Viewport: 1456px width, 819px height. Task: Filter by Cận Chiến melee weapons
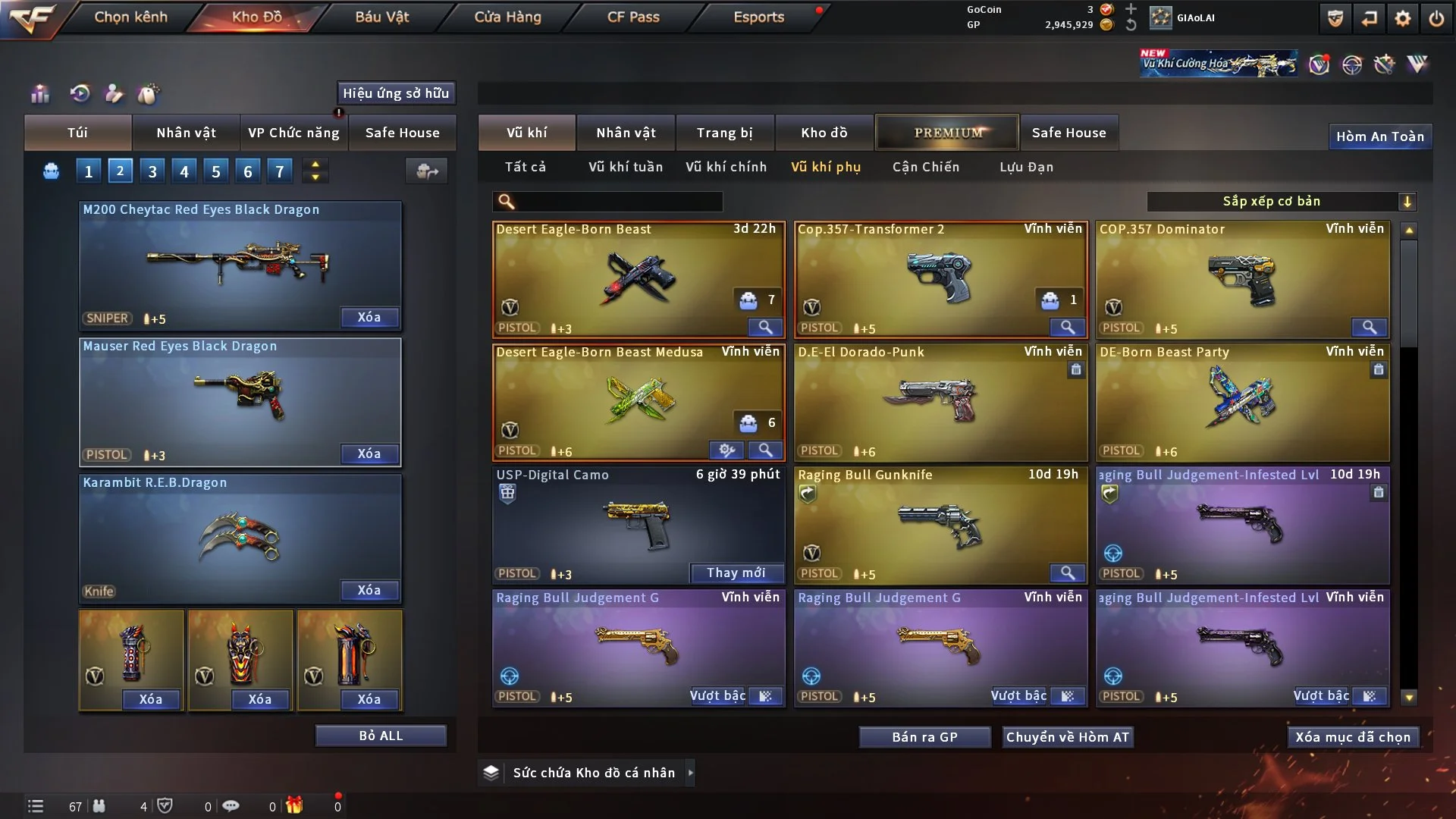coord(925,167)
